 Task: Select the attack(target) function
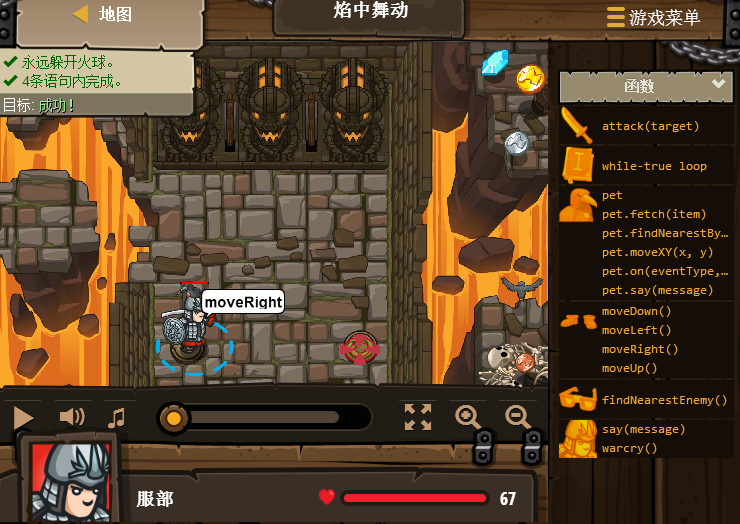point(650,126)
